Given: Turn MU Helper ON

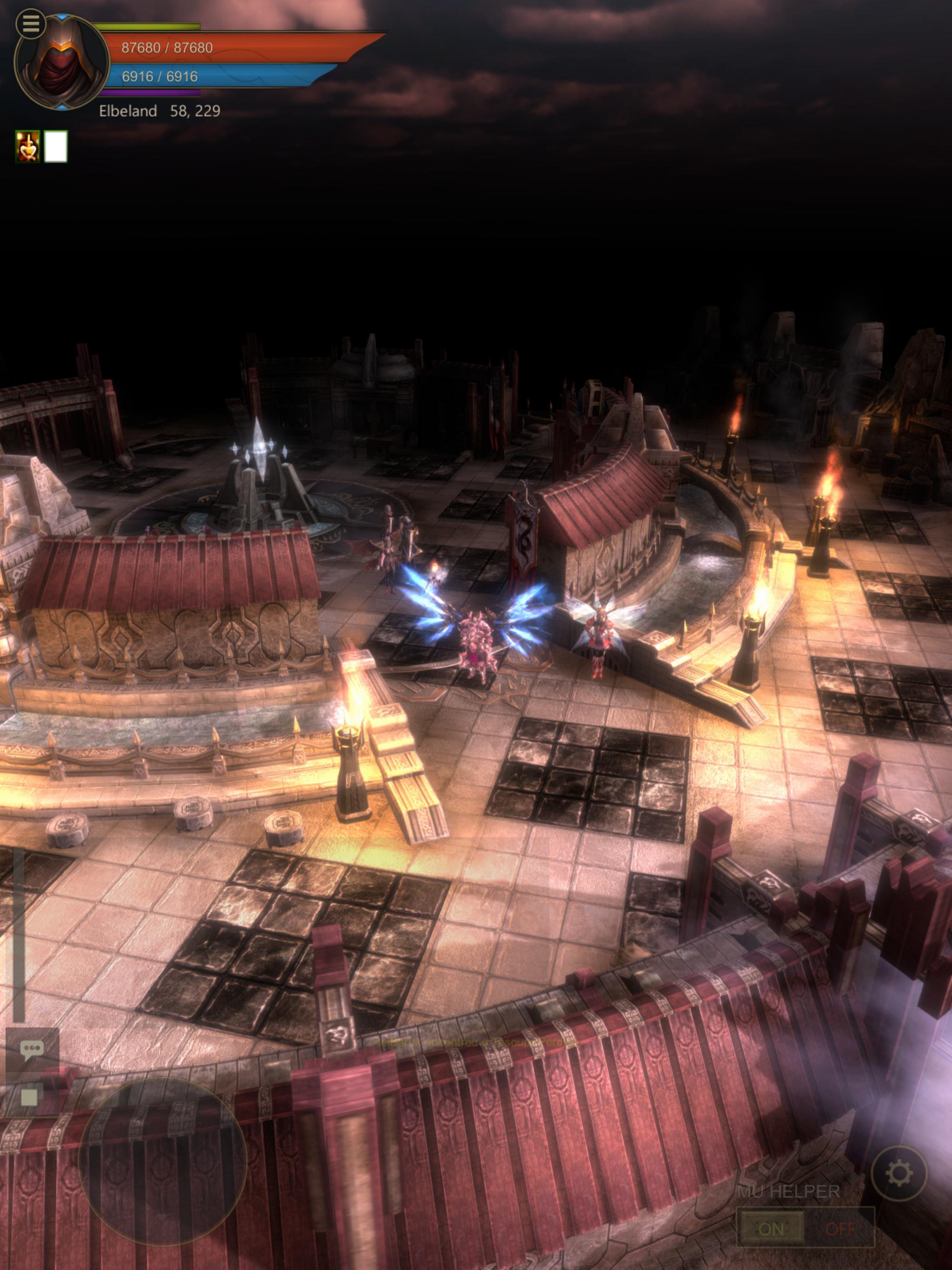Looking at the screenshot, I should 771,1229.
